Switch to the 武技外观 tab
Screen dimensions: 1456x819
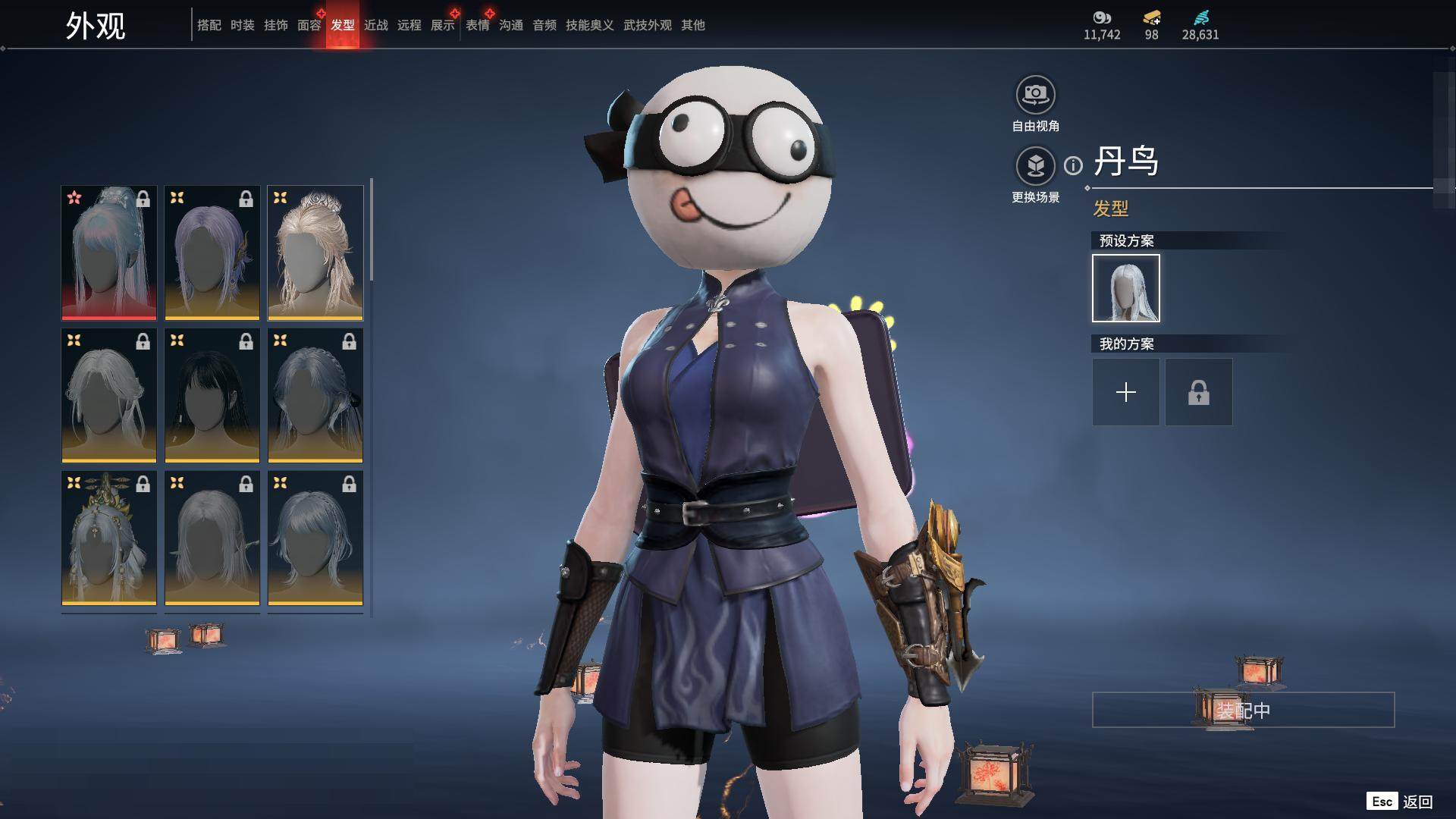coord(647,25)
